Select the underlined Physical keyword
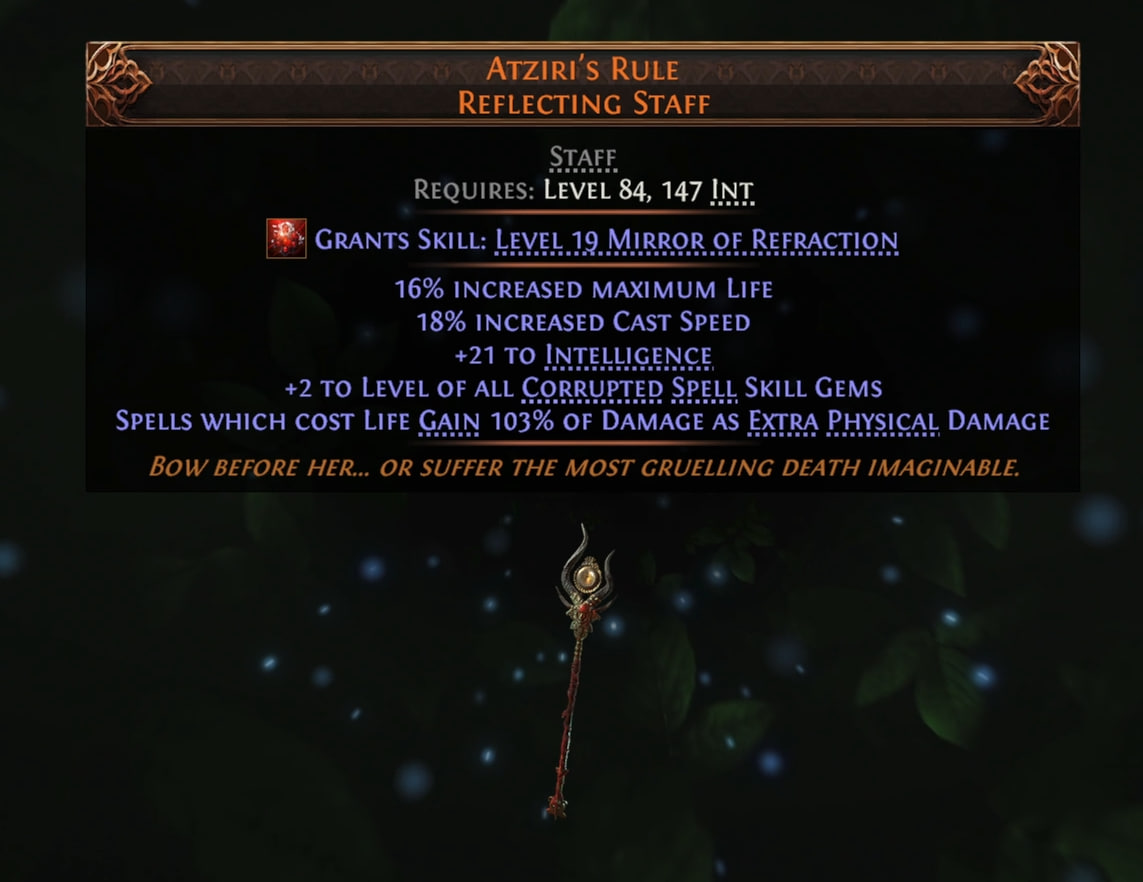 pyautogui.click(x=882, y=420)
